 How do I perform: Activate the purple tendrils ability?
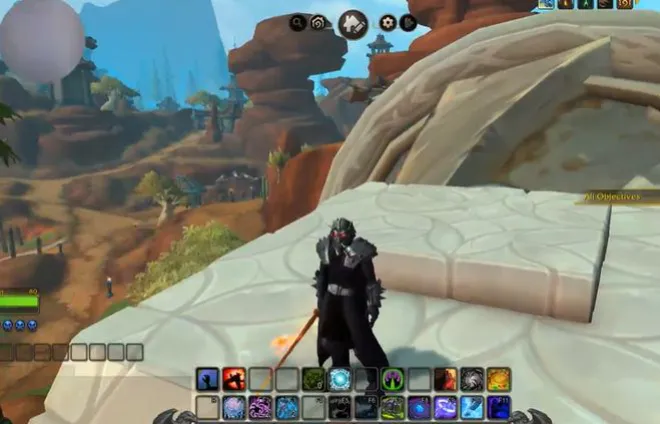(x=260, y=407)
